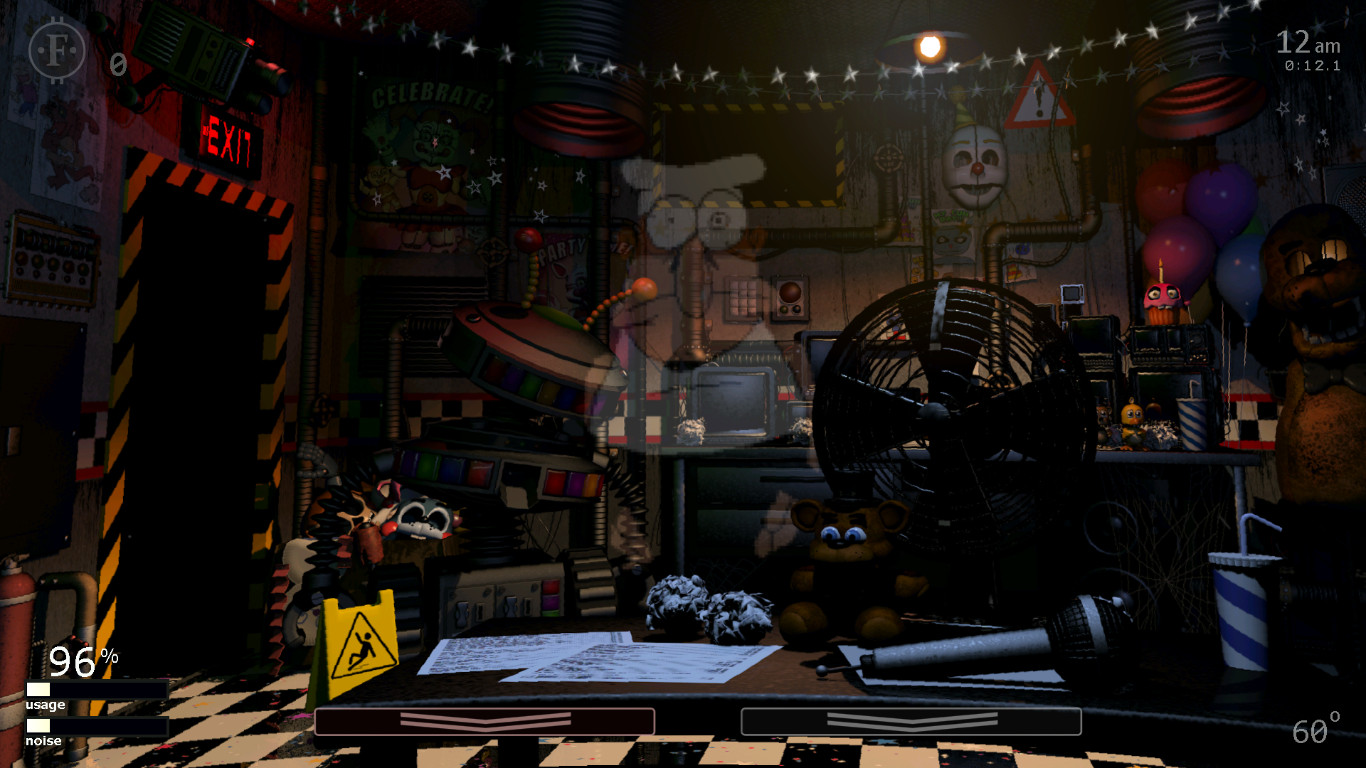
Task: Click the exclamation warning triangle sign
Action: [1040, 93]
